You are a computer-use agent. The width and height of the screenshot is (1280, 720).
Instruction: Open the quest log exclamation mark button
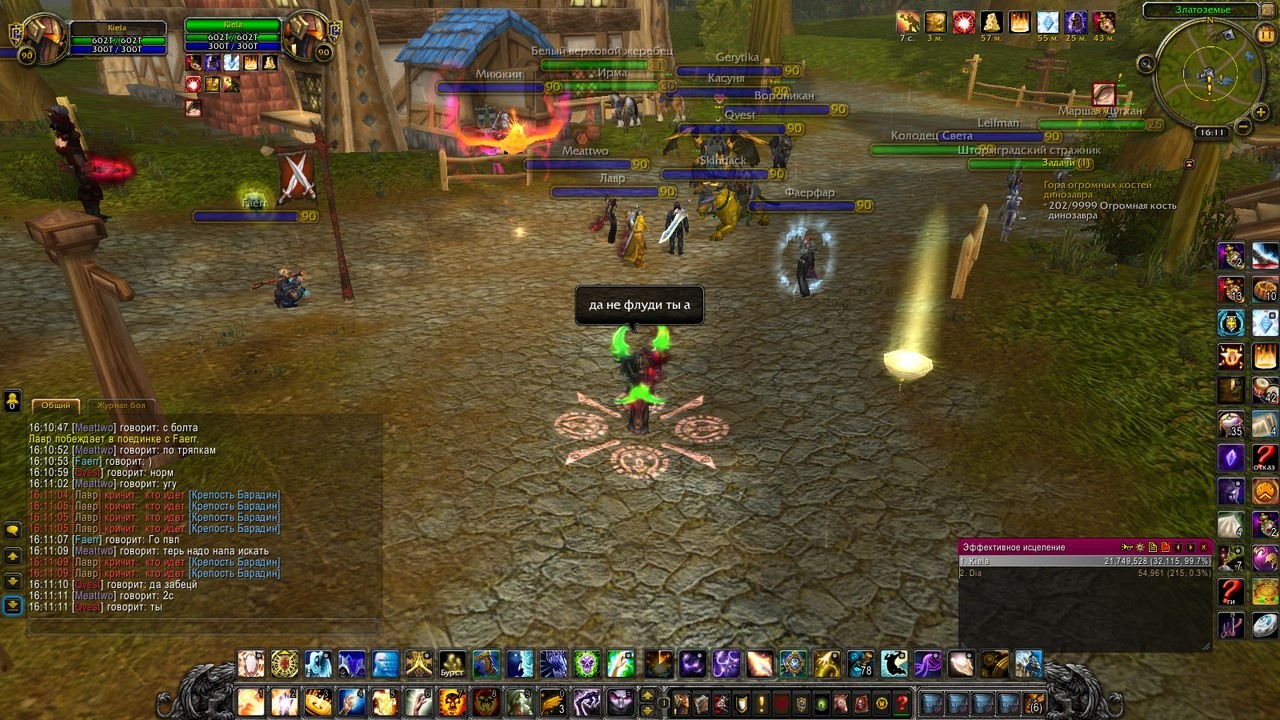(x=761, y=703)
